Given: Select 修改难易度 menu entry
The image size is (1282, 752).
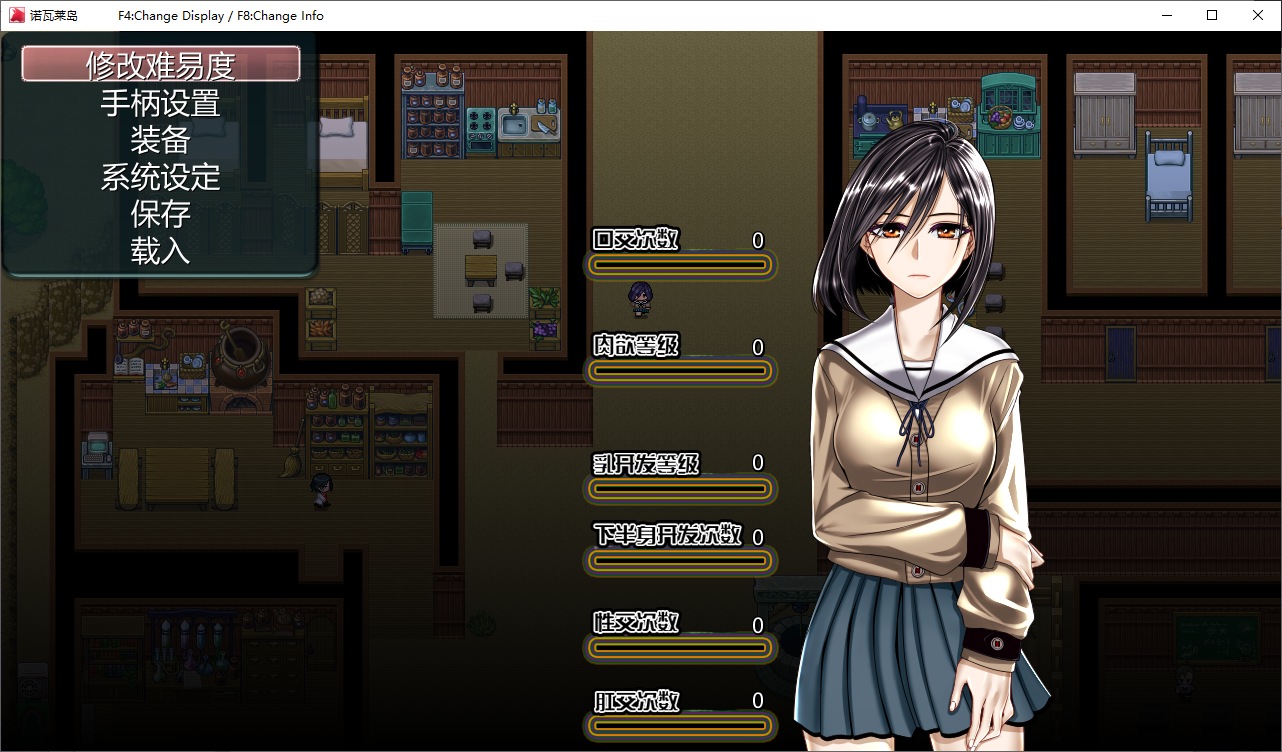Looking at the screenshot, I should (160, 65).
